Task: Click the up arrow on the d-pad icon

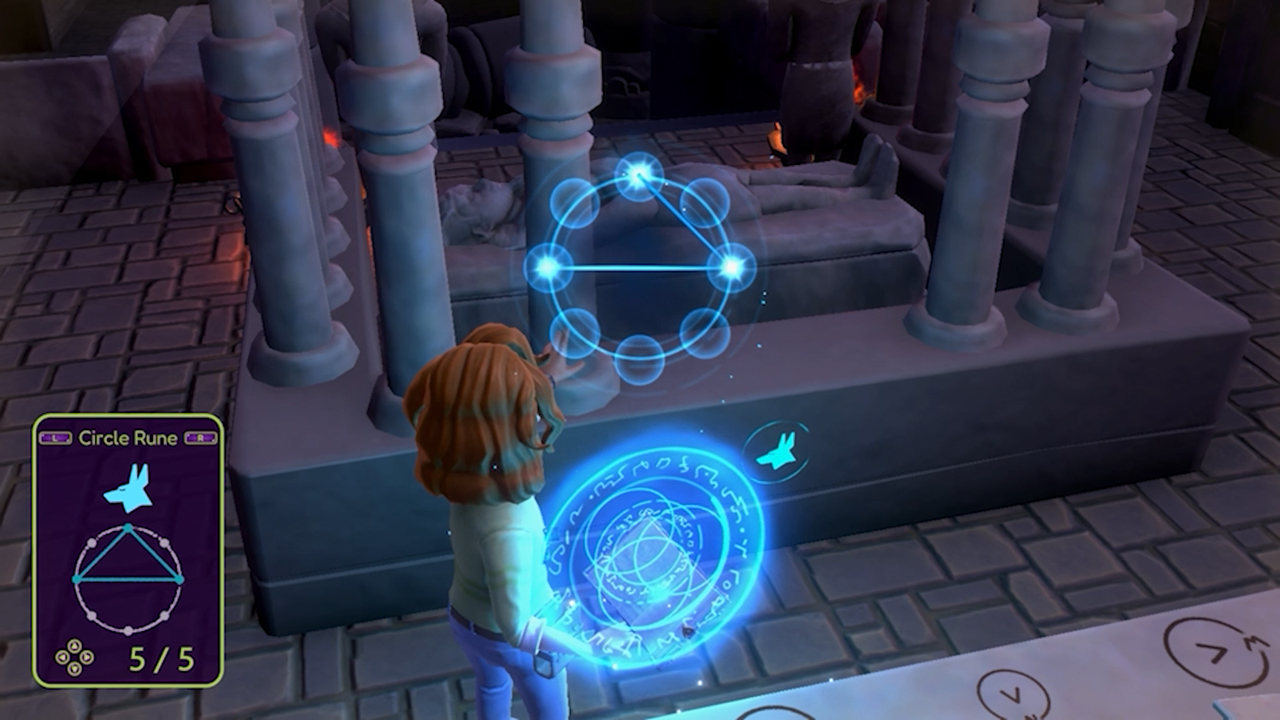Action: [74, 646]
